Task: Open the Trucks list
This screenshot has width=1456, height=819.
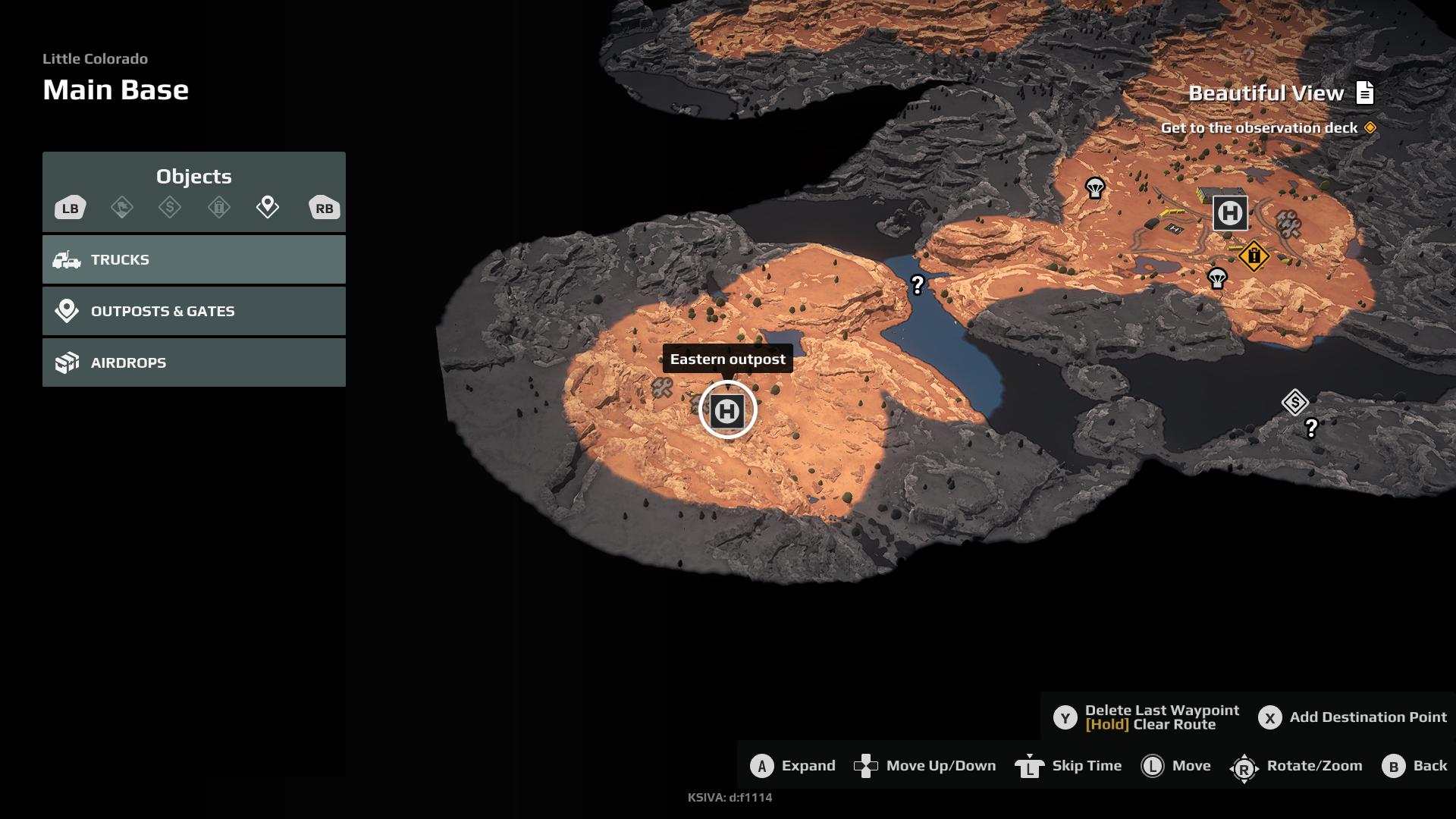Action: 193,259
